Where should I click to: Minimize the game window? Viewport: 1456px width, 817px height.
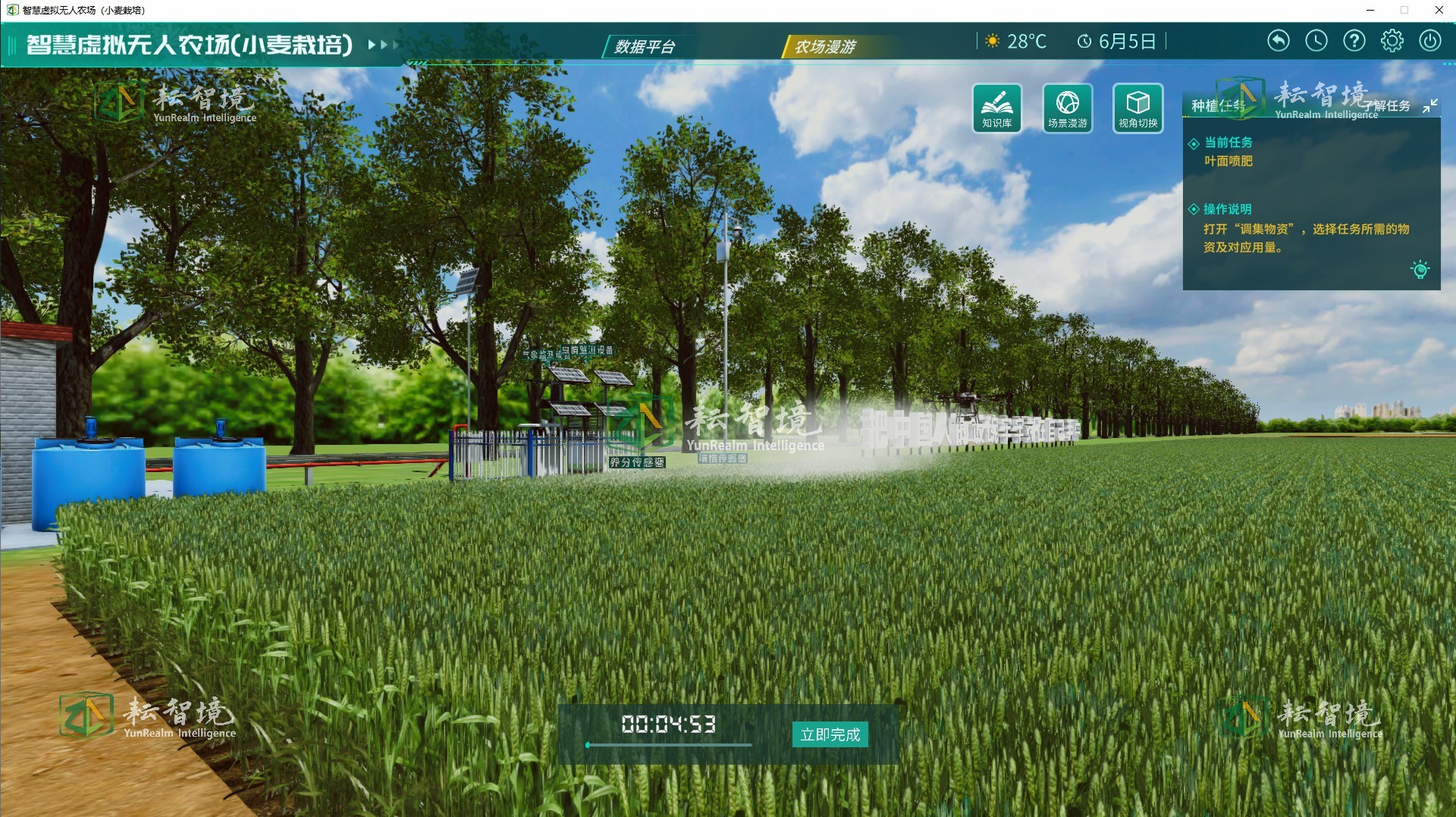[1370, 10]
